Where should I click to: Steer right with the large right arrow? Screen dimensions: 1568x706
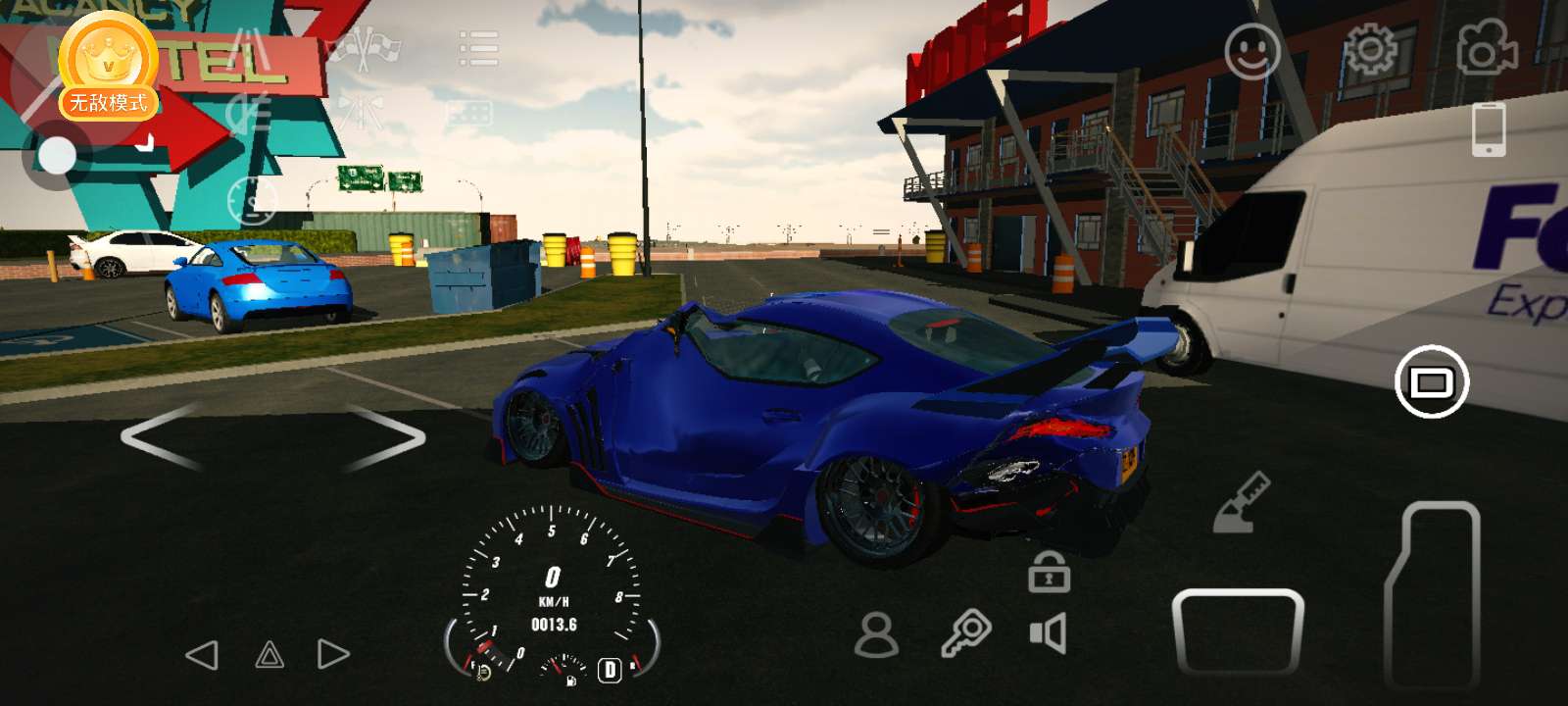(384, 436)
